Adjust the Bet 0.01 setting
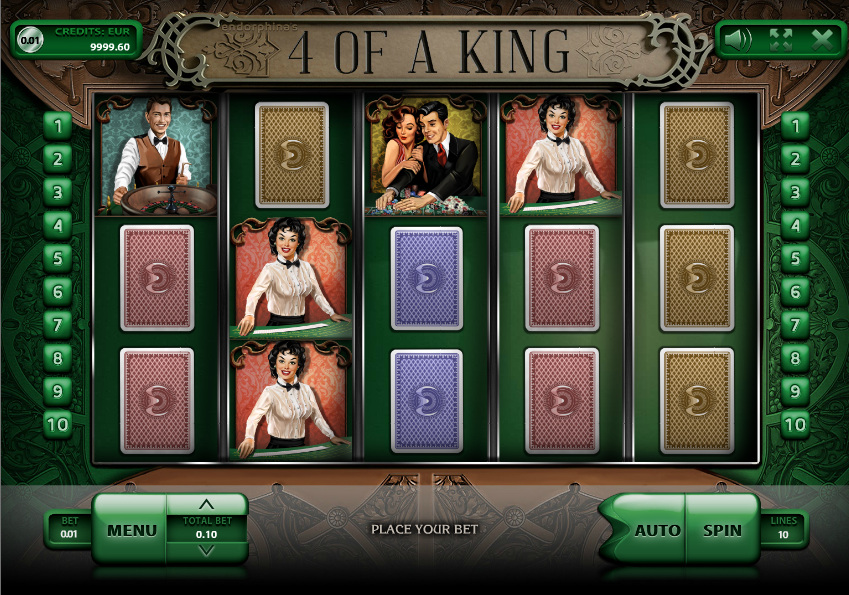Screen dimensions: 849x595 click(68, 528)
